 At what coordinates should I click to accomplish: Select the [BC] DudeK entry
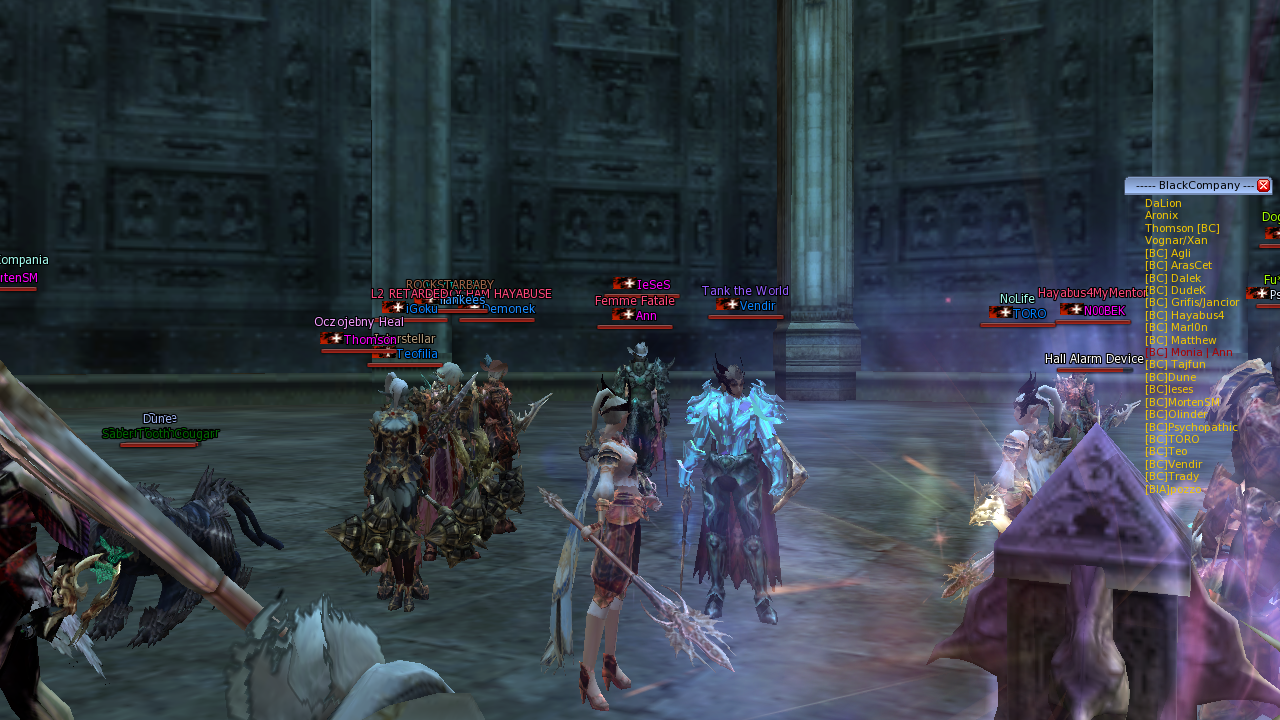tap(1175, 290)
